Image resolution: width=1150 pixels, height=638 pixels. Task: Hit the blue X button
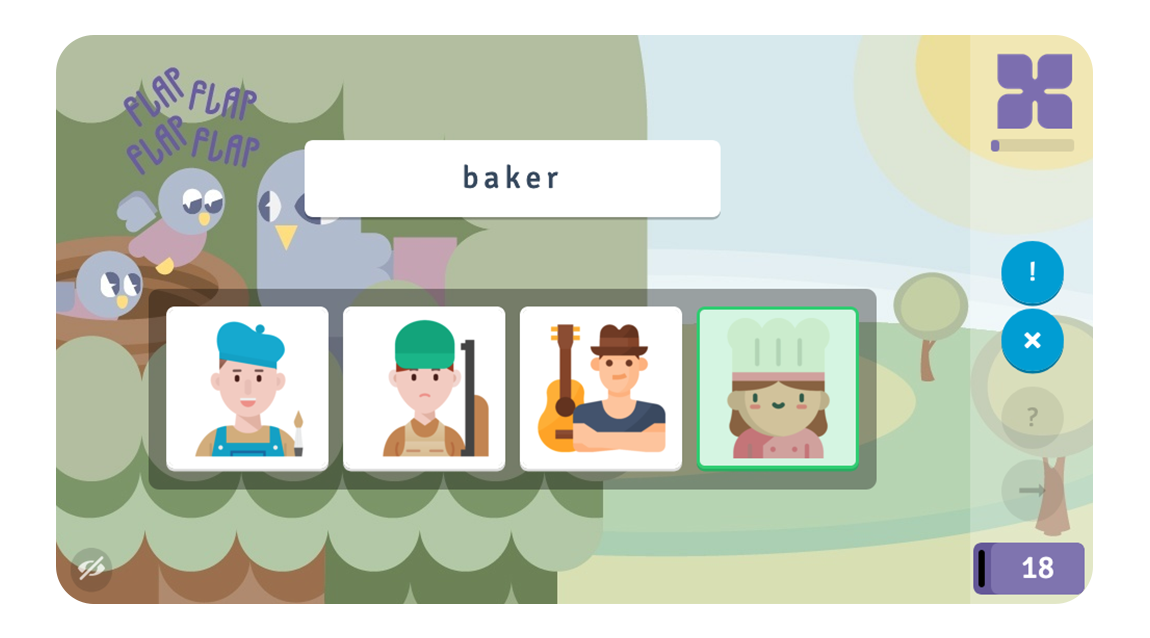click(x=1032, y=341)
